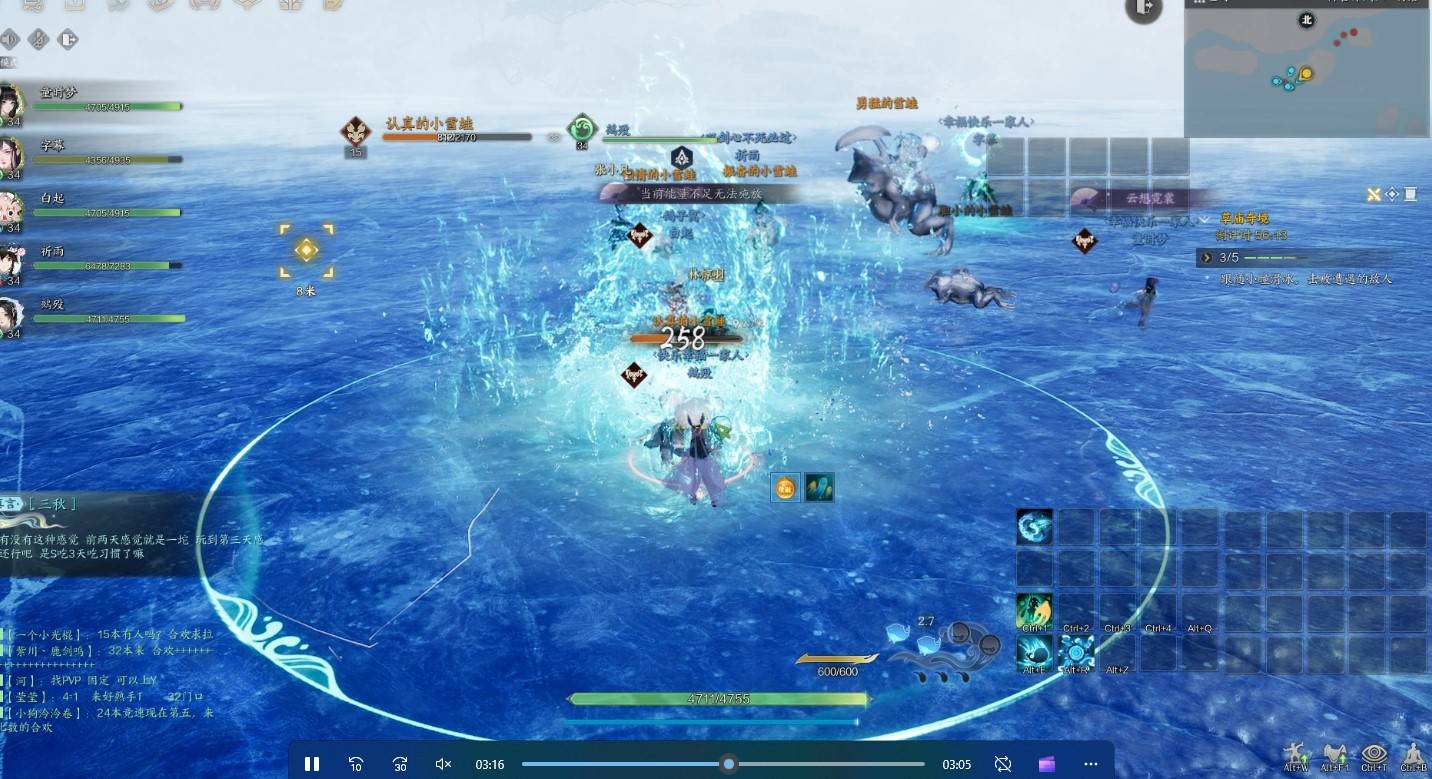1432x779 pixels.
Task: Cast the blue wave skill bound to Alt+E
Action: tap(1035, 653)
